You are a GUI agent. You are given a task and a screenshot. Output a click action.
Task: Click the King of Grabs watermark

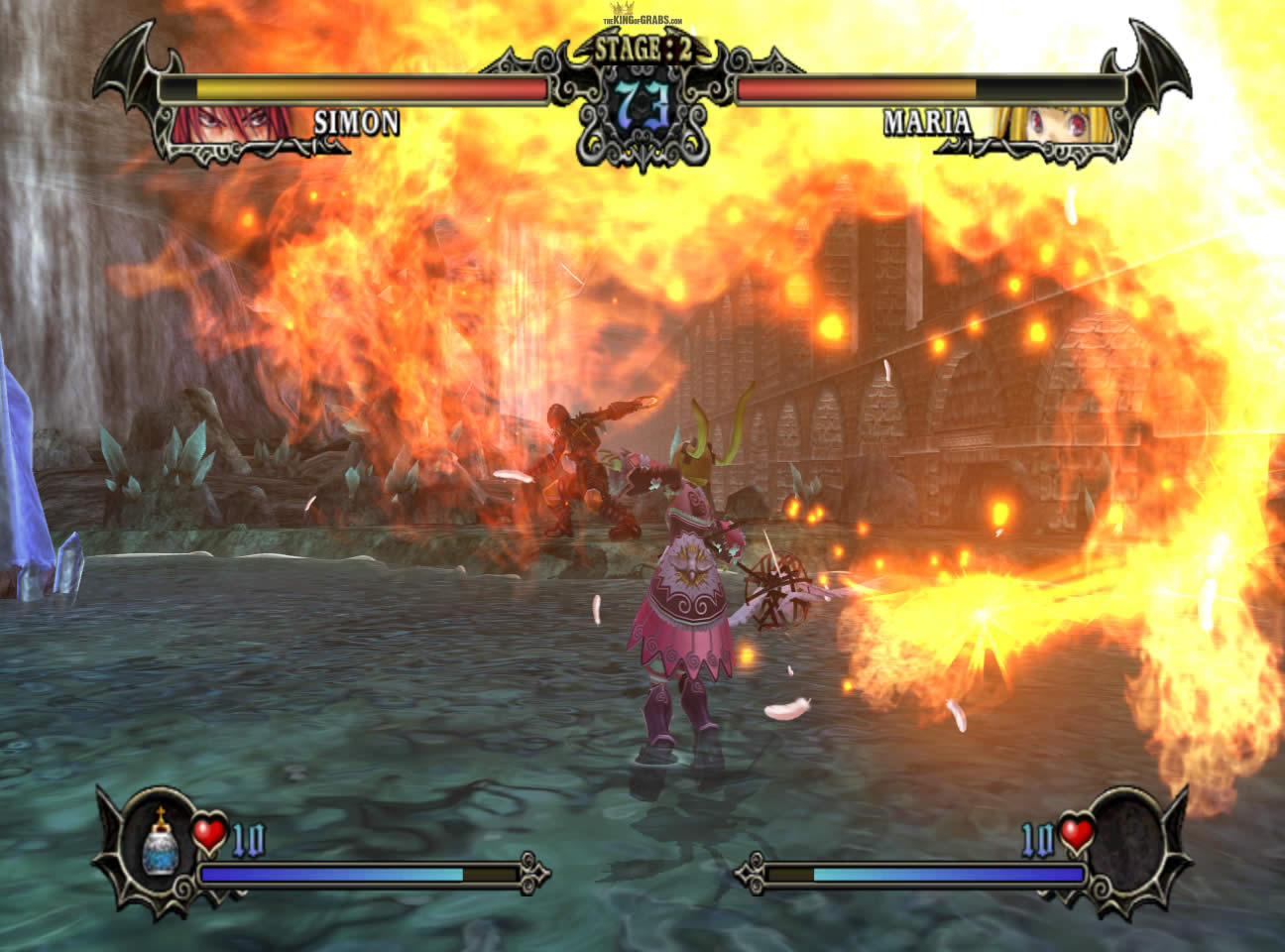coord(643,19)
